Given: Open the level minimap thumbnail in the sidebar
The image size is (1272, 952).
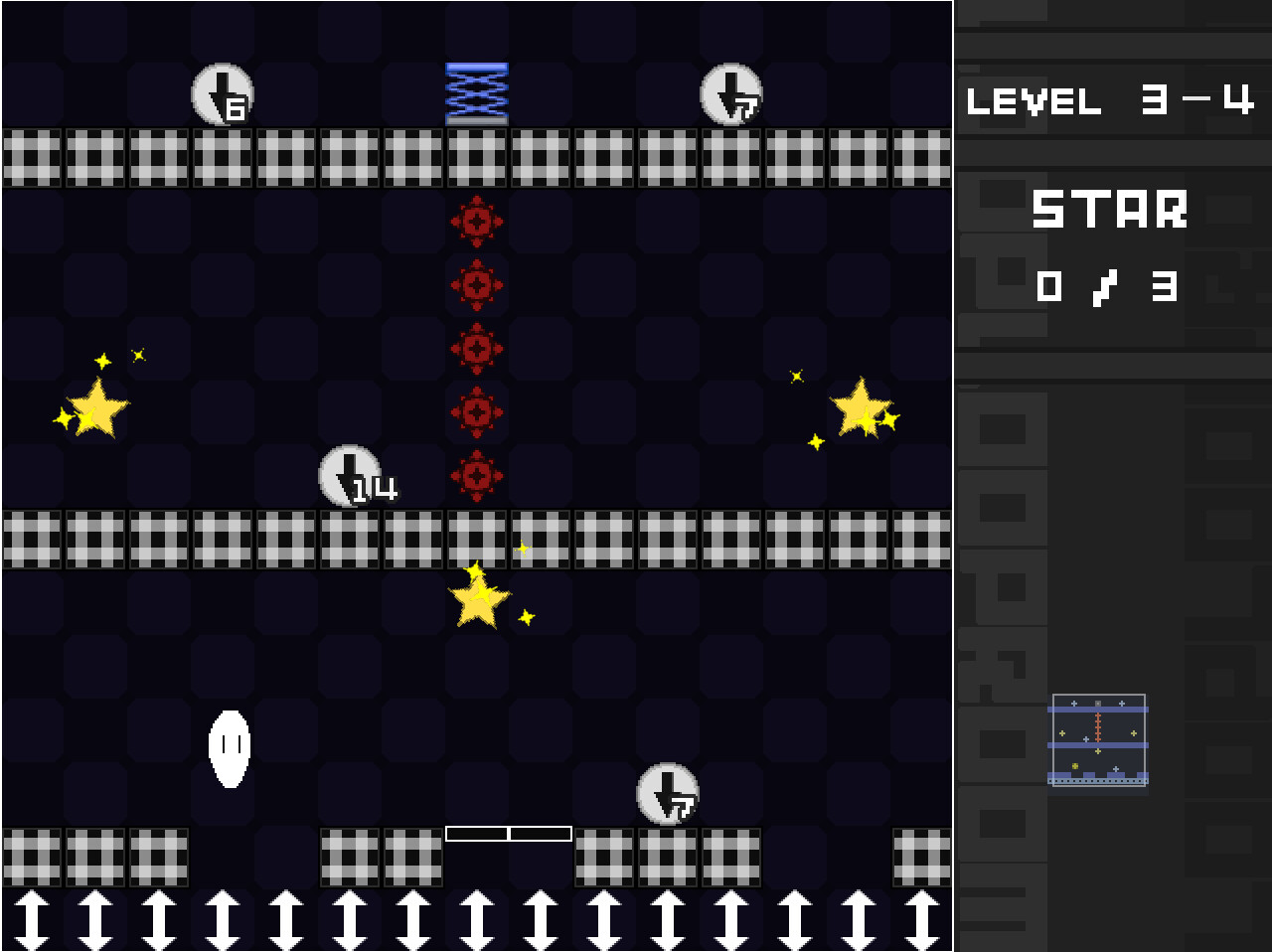Looking at the screenshot, I should point(1097,740).
